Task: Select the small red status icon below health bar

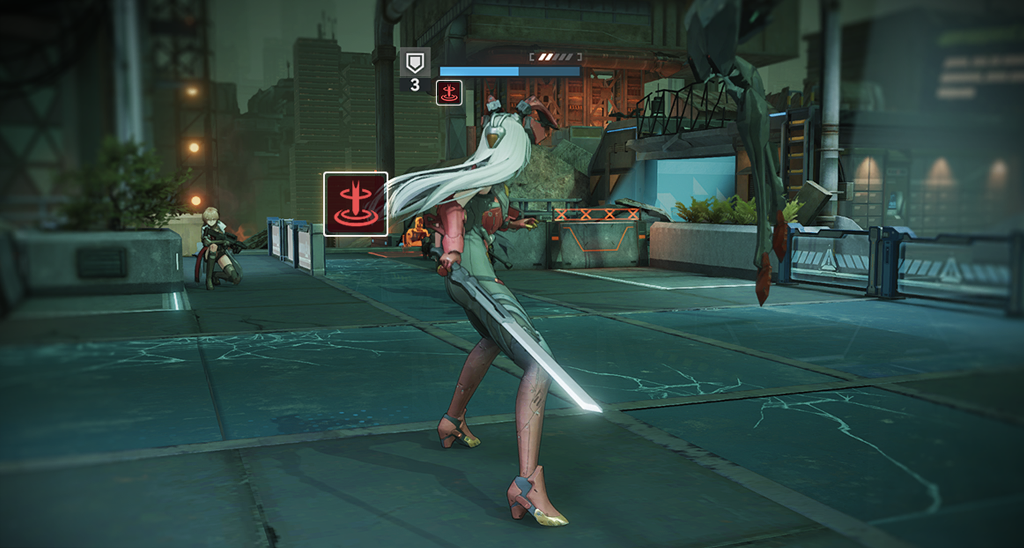Action: (x=449, y=93)
